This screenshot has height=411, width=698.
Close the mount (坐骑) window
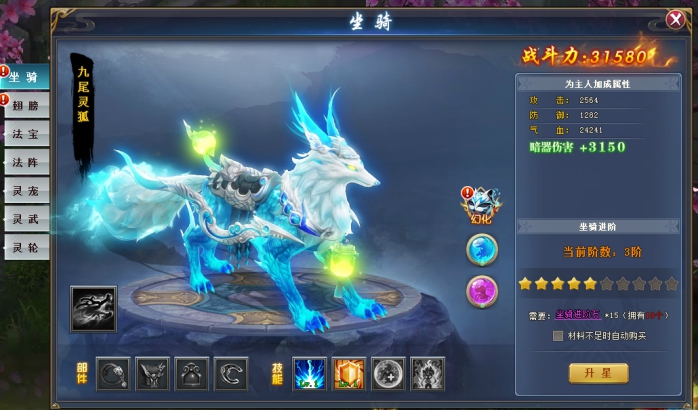675,19
